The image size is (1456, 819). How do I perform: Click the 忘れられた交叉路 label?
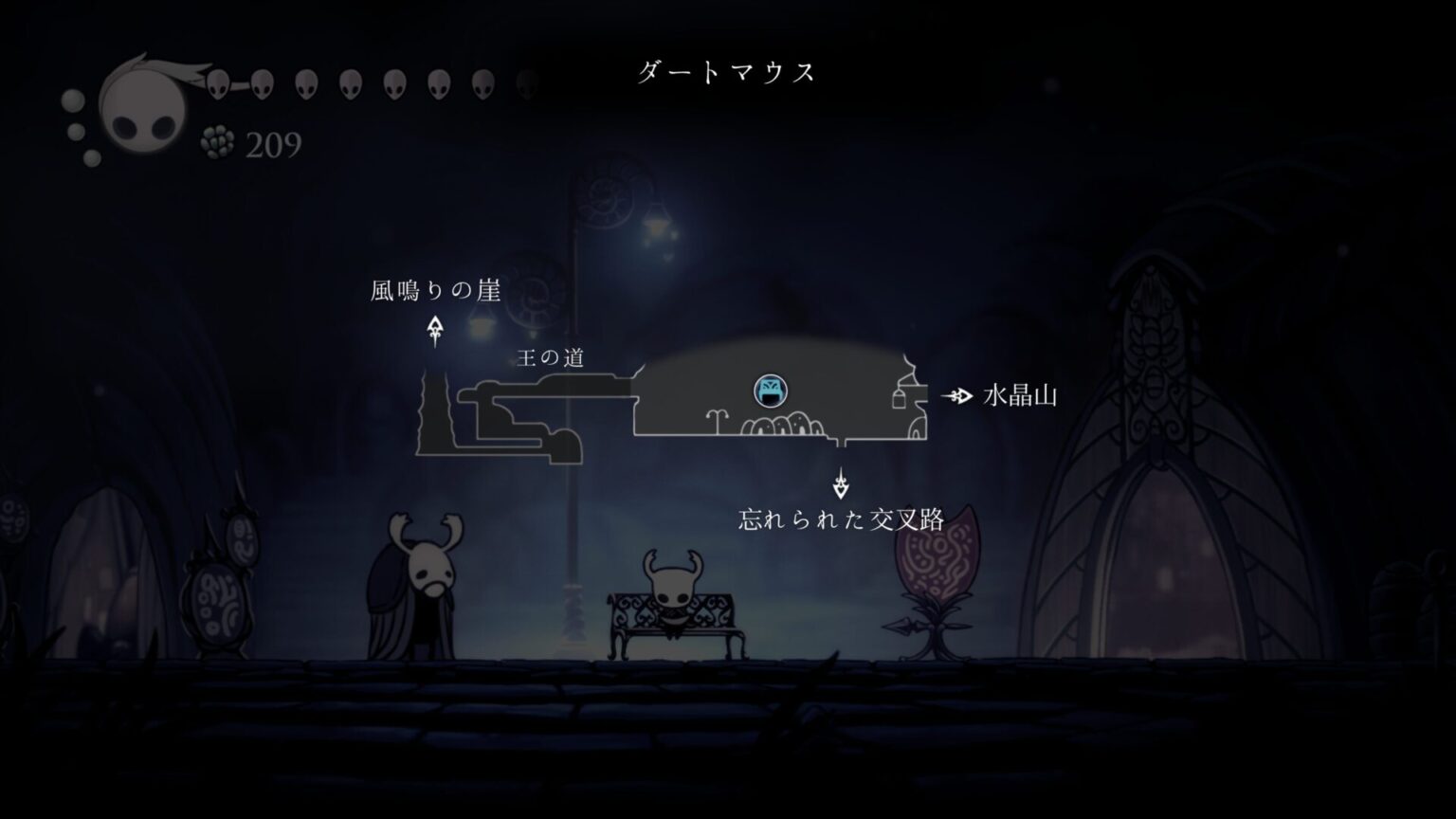tap(843, 518)
